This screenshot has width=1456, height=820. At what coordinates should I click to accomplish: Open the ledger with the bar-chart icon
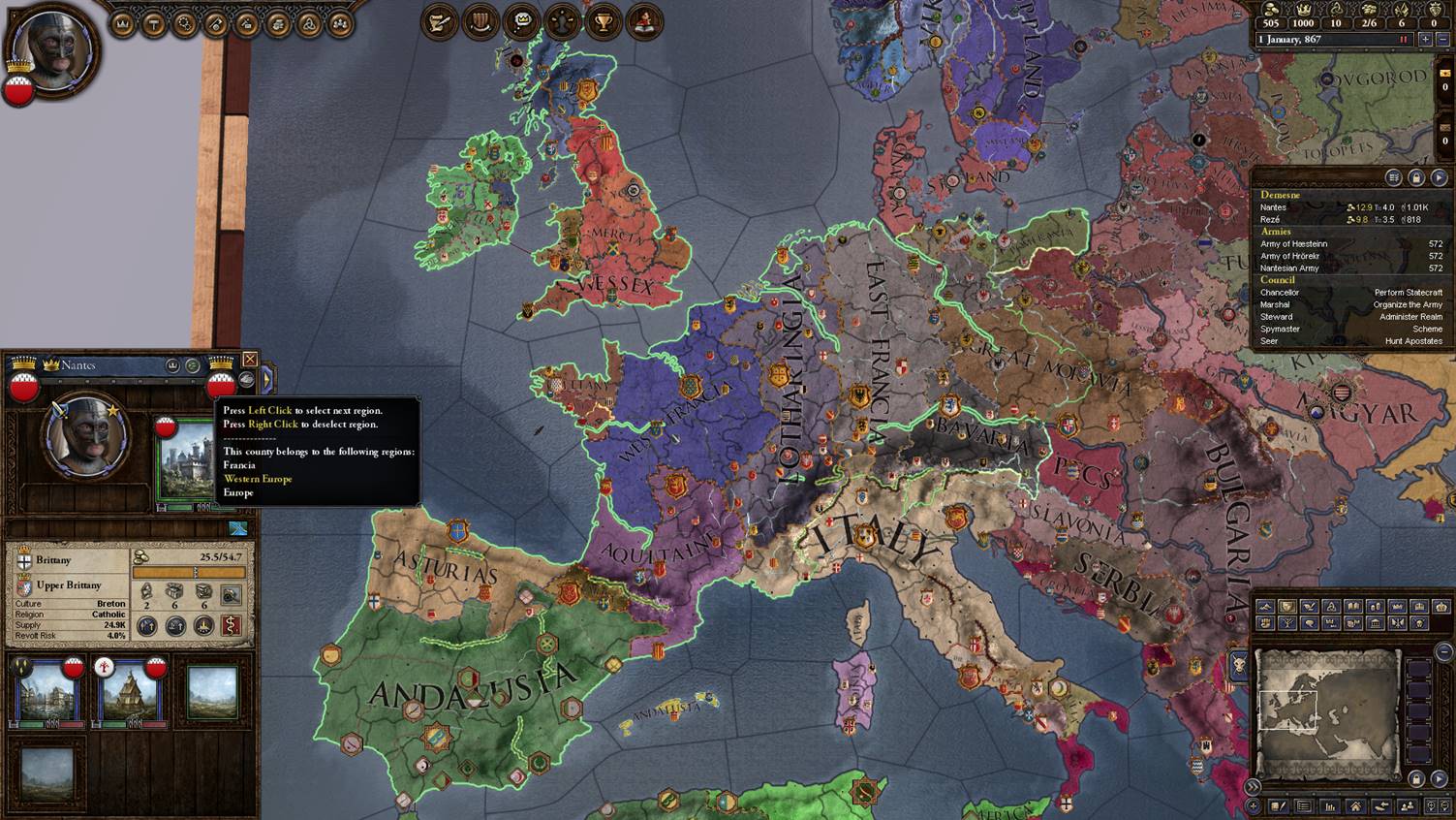tap(1329, 805)
